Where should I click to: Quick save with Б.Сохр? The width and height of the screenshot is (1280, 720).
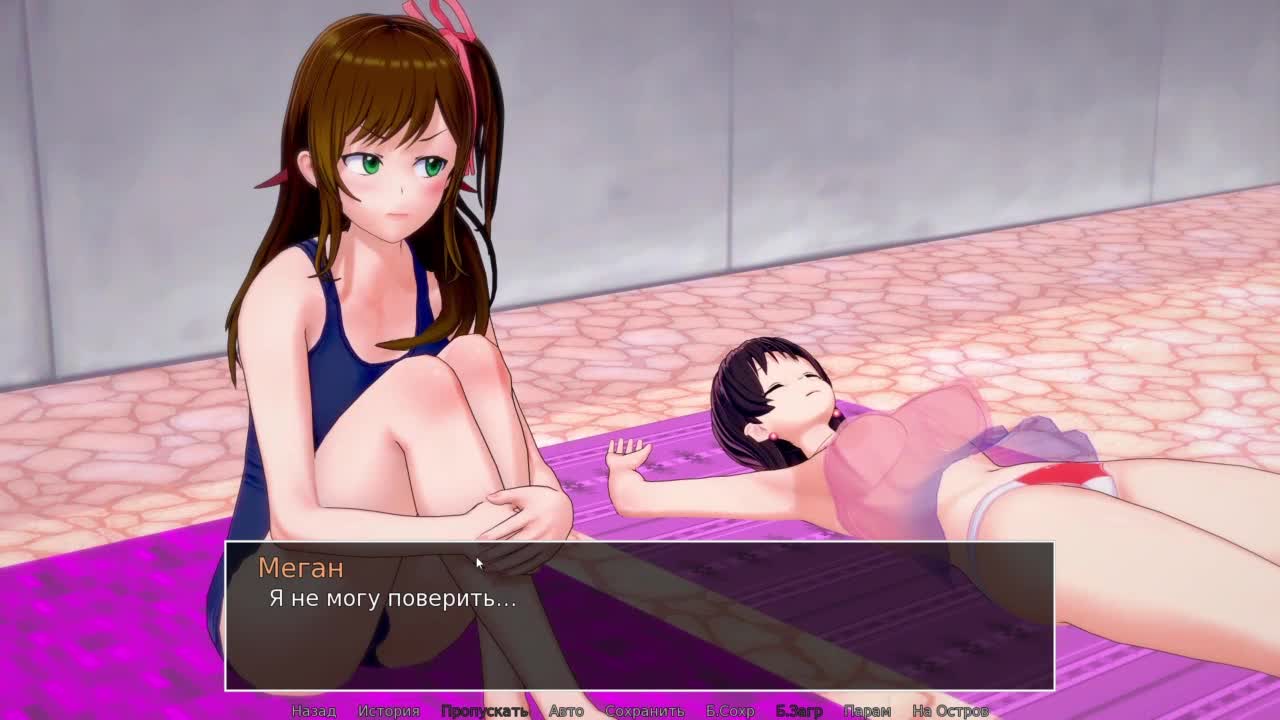[x=730, y=711]
